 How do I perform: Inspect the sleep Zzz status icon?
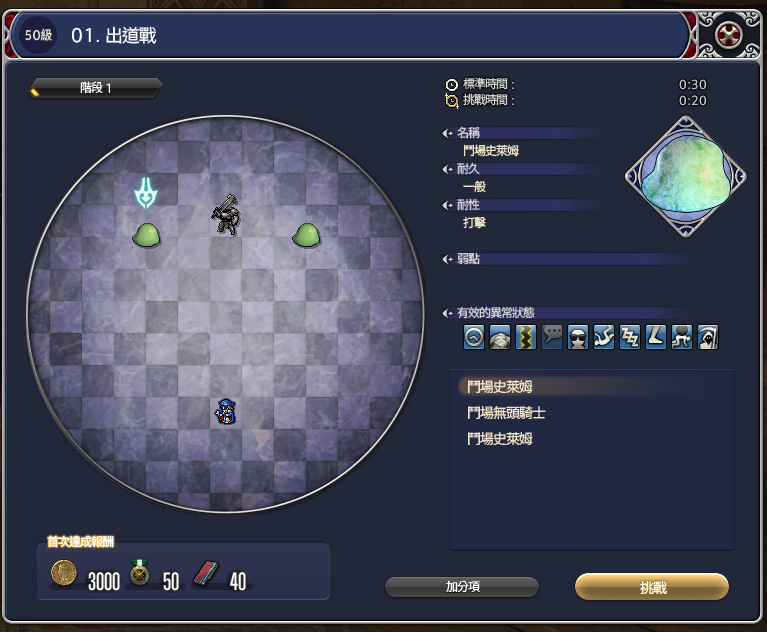click(x=630, y=337)
